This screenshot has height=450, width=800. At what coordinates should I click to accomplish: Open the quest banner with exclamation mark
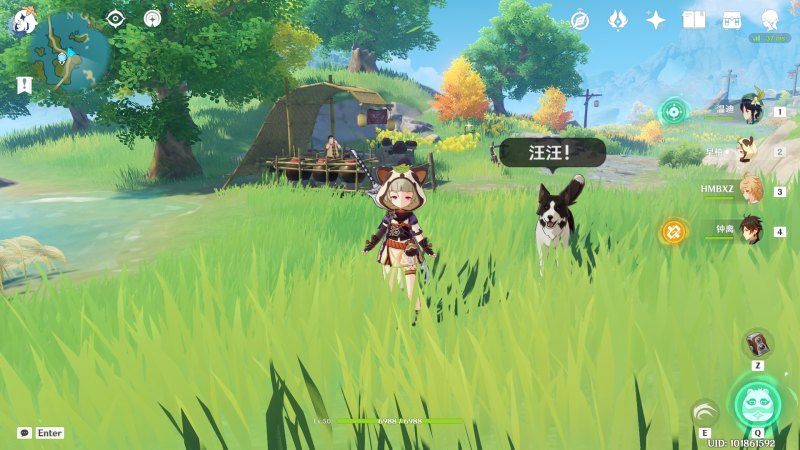[x=24, y=85]
